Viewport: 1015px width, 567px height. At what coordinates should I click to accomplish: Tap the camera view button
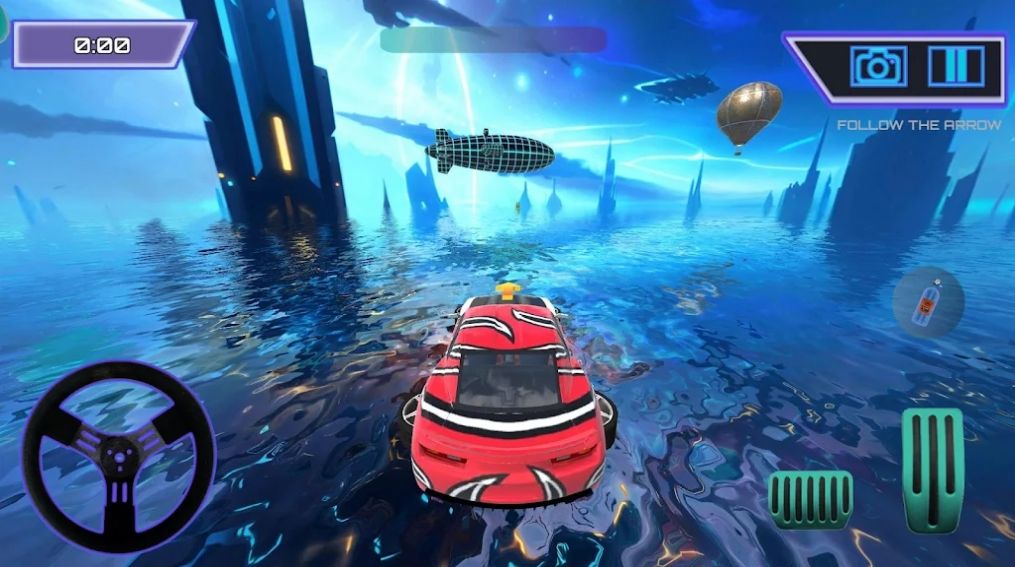coord(878,66)
